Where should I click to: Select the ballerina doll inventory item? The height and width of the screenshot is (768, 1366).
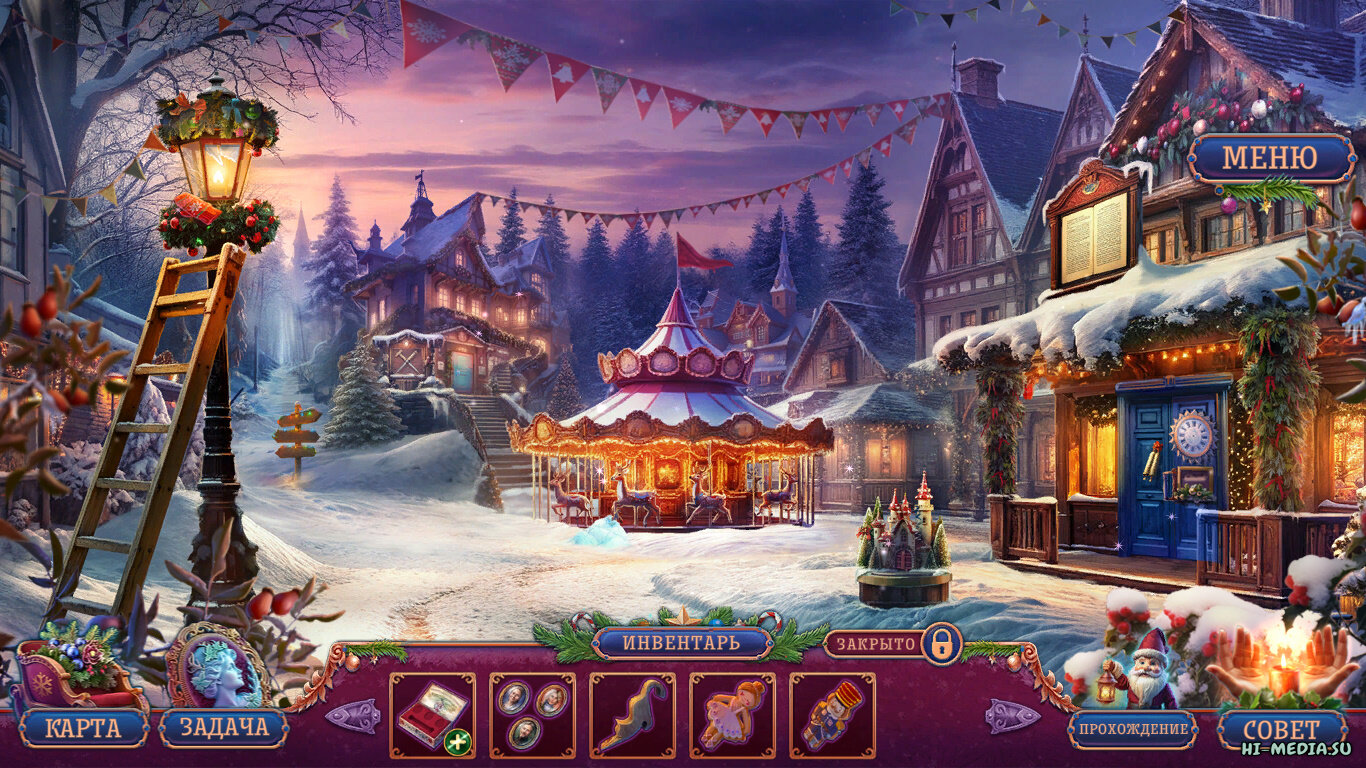pos(732,715)
